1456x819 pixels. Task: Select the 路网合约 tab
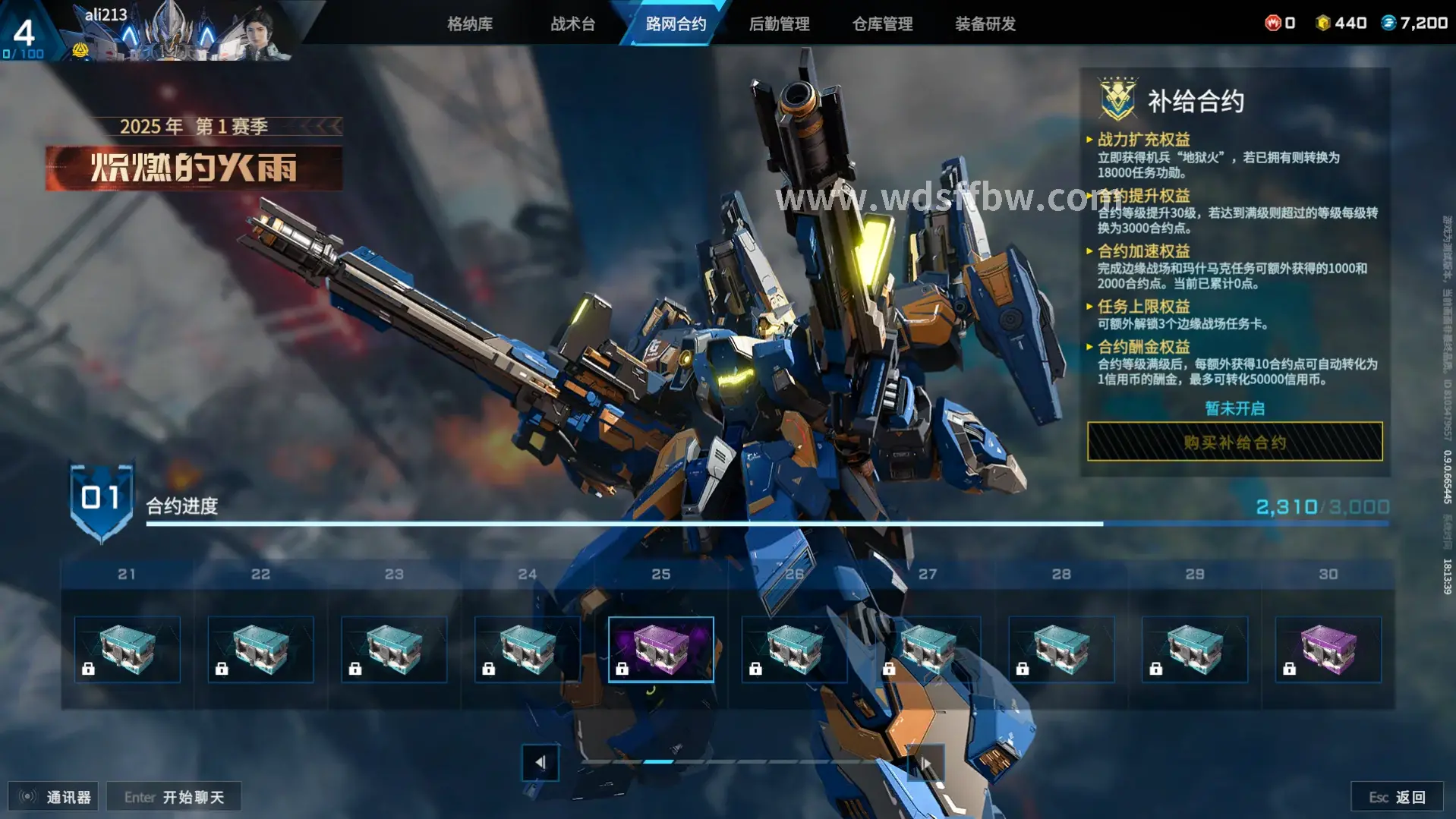[676, 24]
